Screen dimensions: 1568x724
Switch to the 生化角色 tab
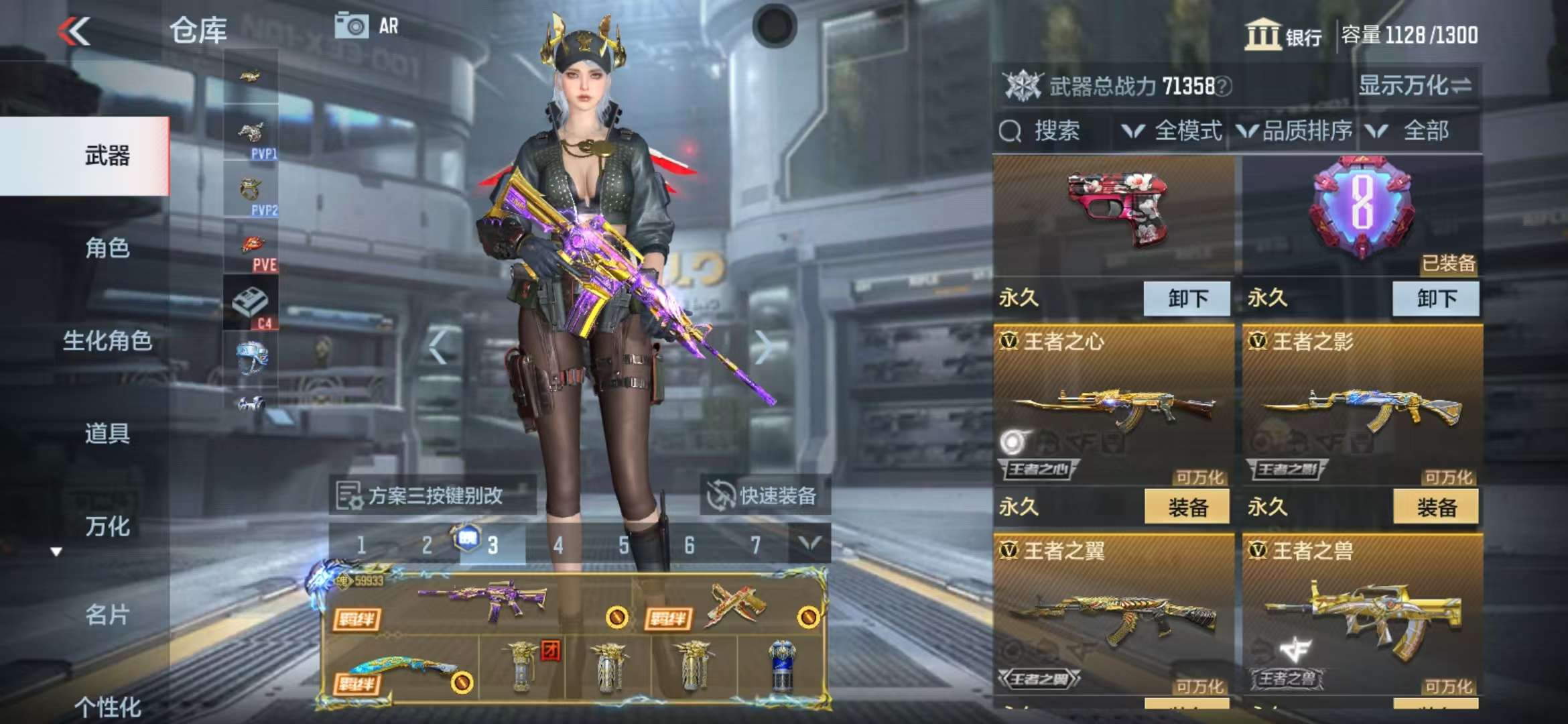(107, 341)
